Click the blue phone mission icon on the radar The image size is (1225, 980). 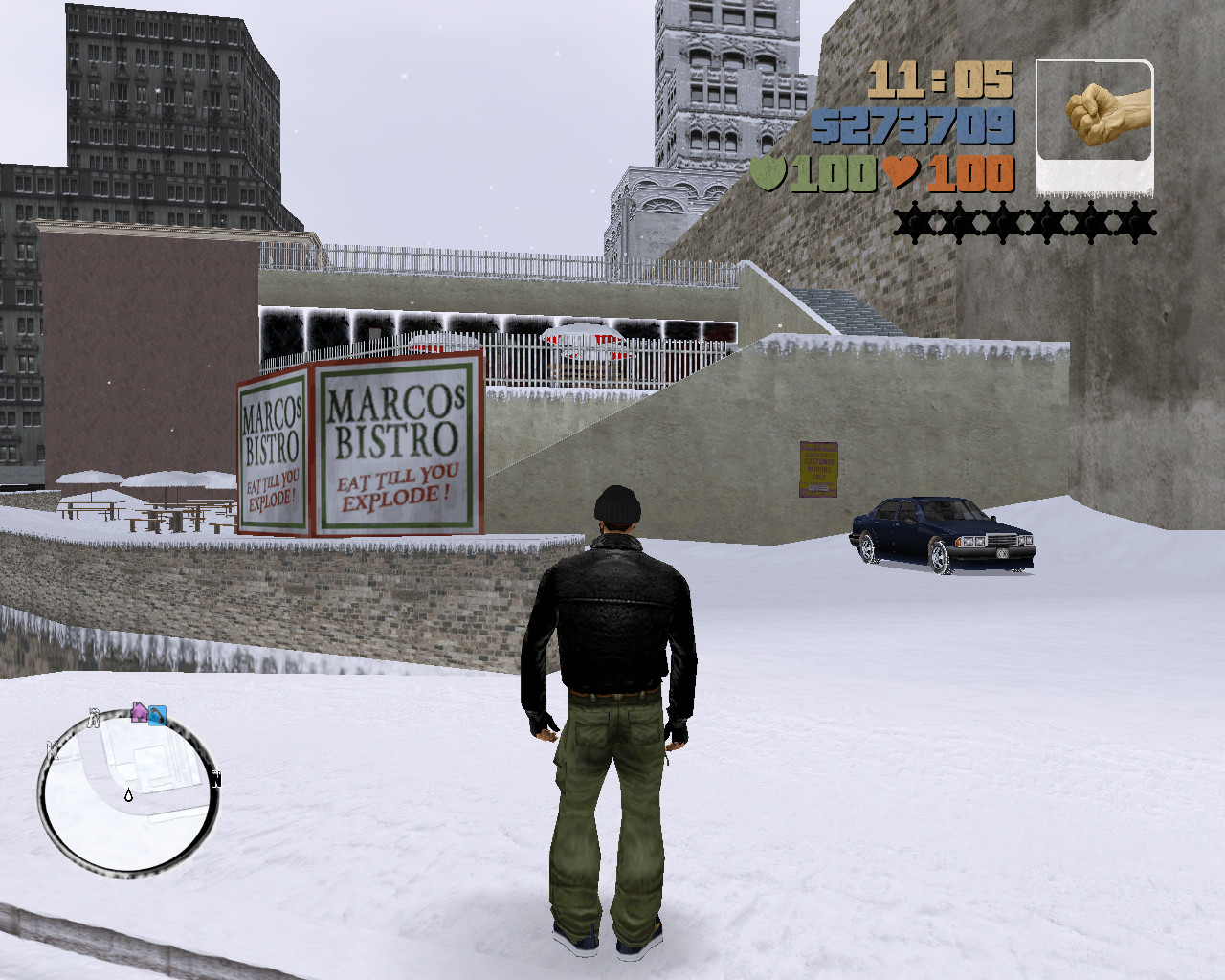157,715
